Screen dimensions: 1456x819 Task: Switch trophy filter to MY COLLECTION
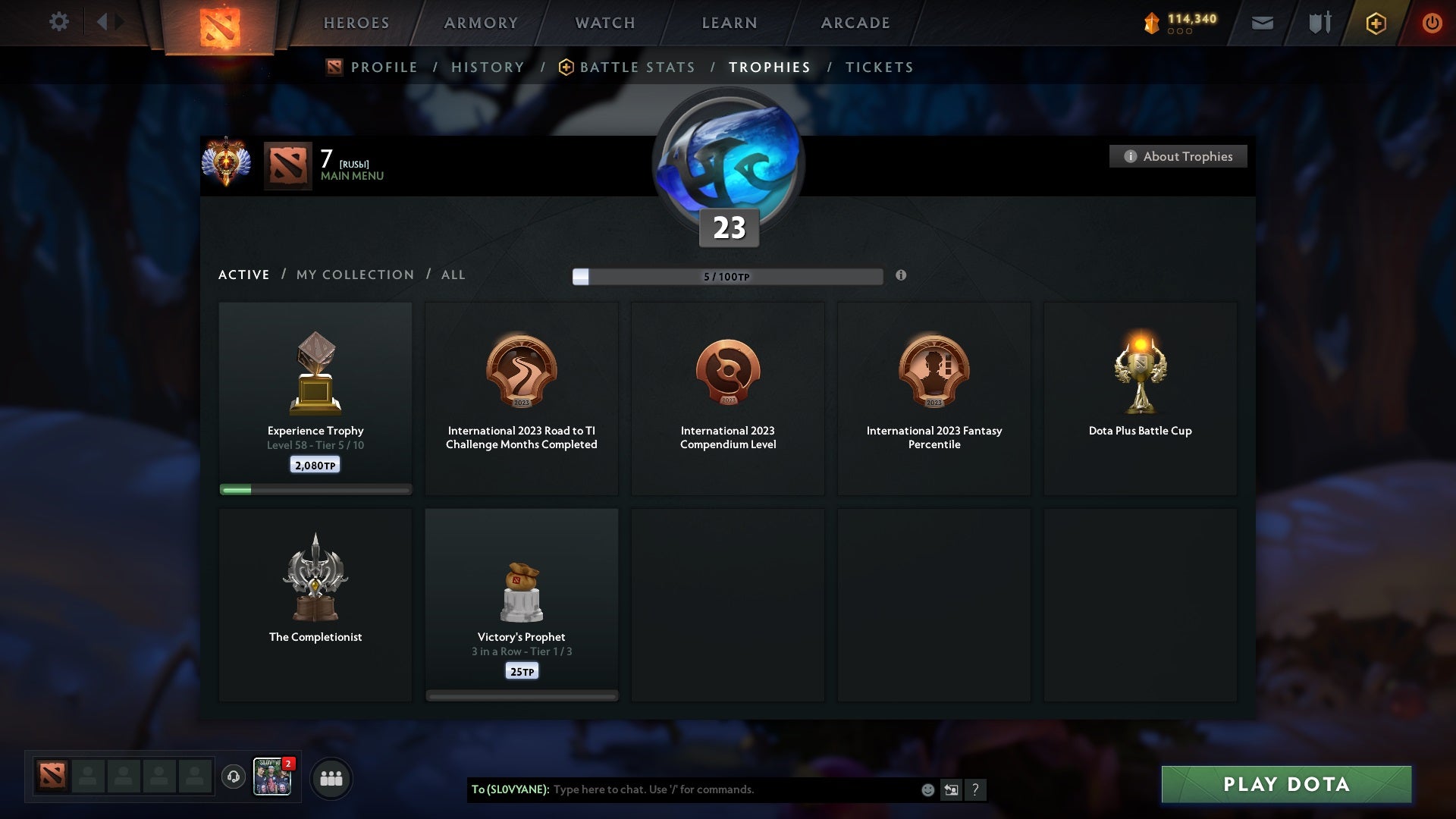354,275
